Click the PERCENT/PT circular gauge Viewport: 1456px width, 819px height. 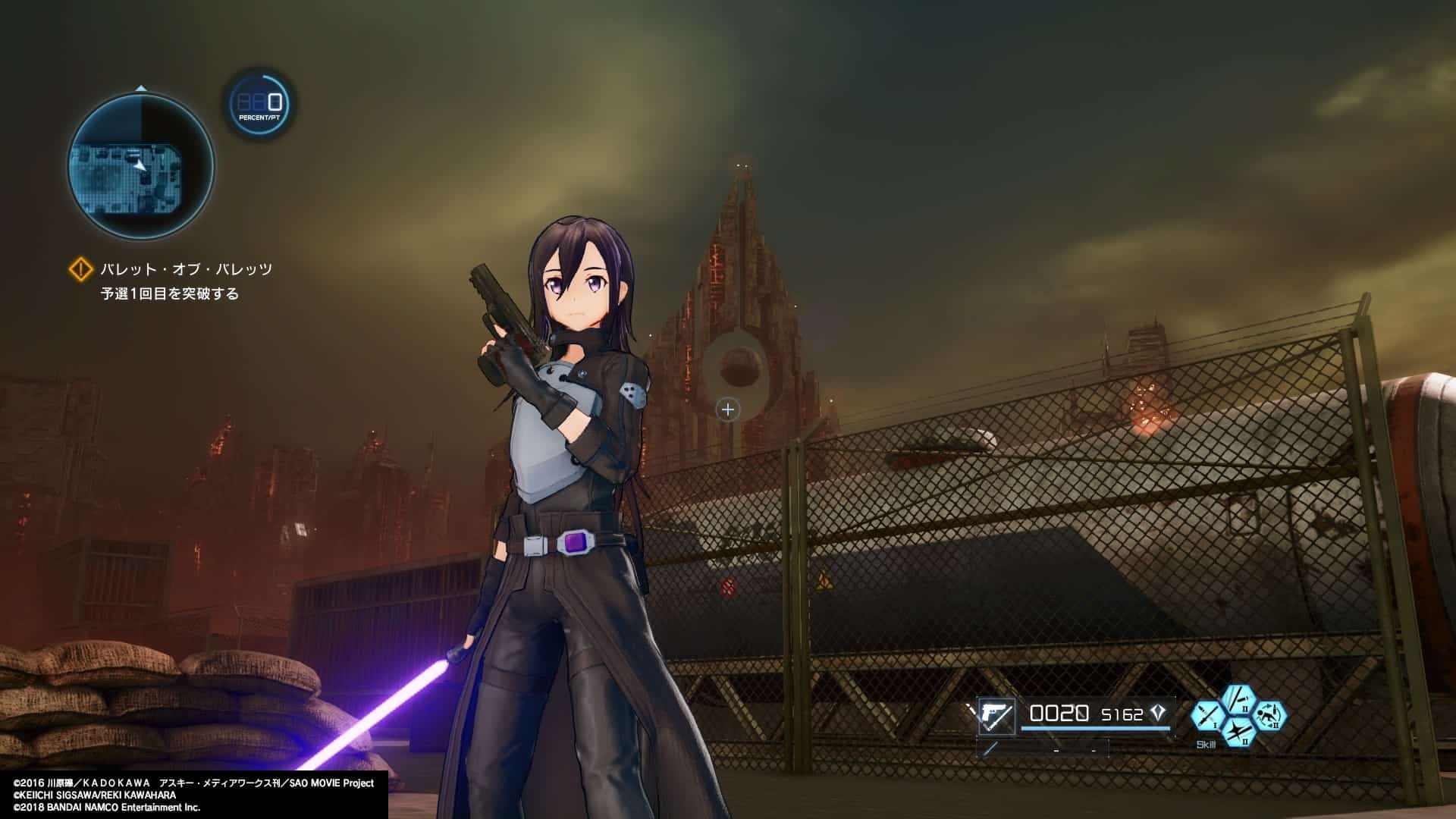click(x=260, y=104)
